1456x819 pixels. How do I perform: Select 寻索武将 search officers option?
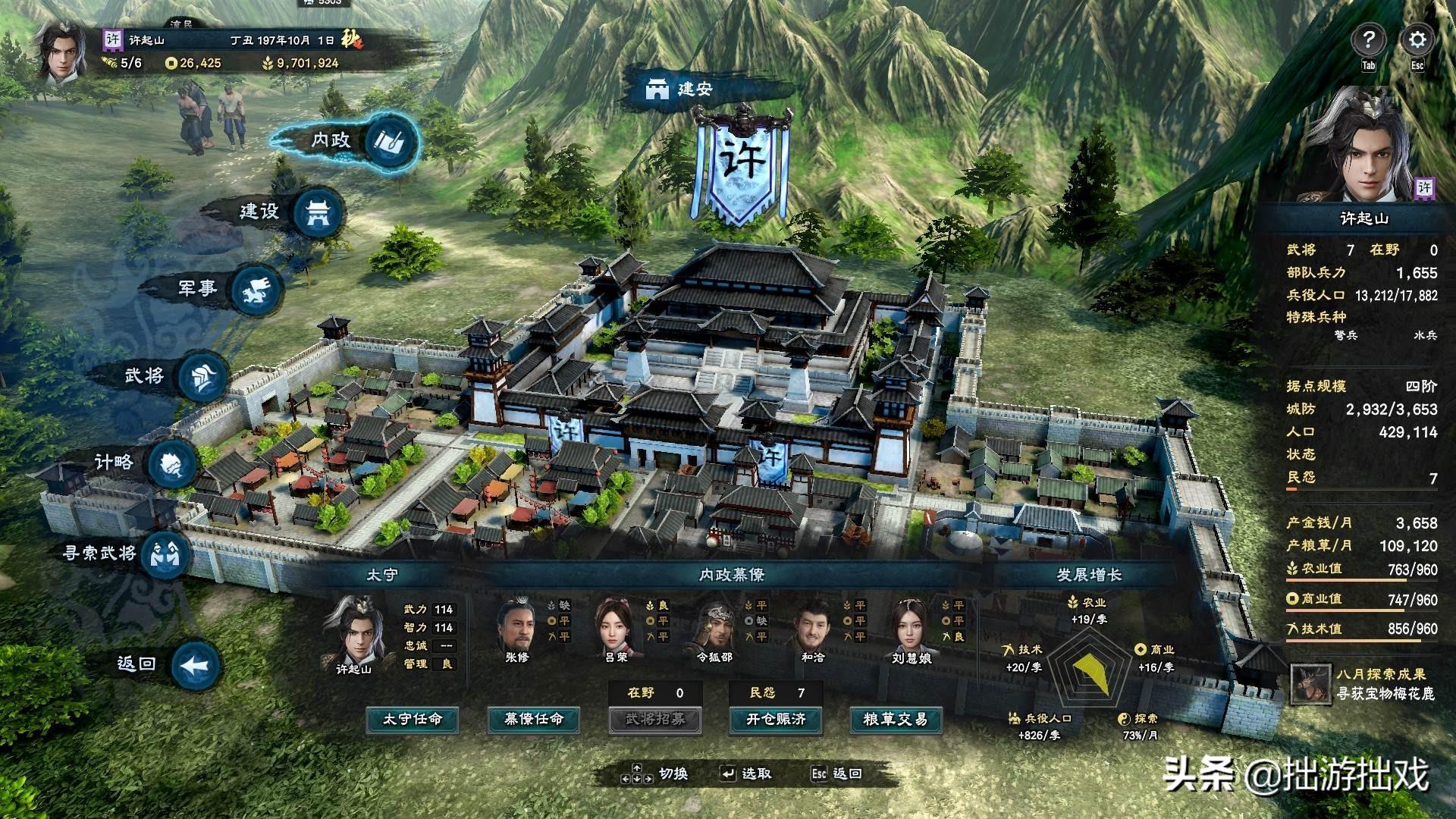(x=165, y=554)
